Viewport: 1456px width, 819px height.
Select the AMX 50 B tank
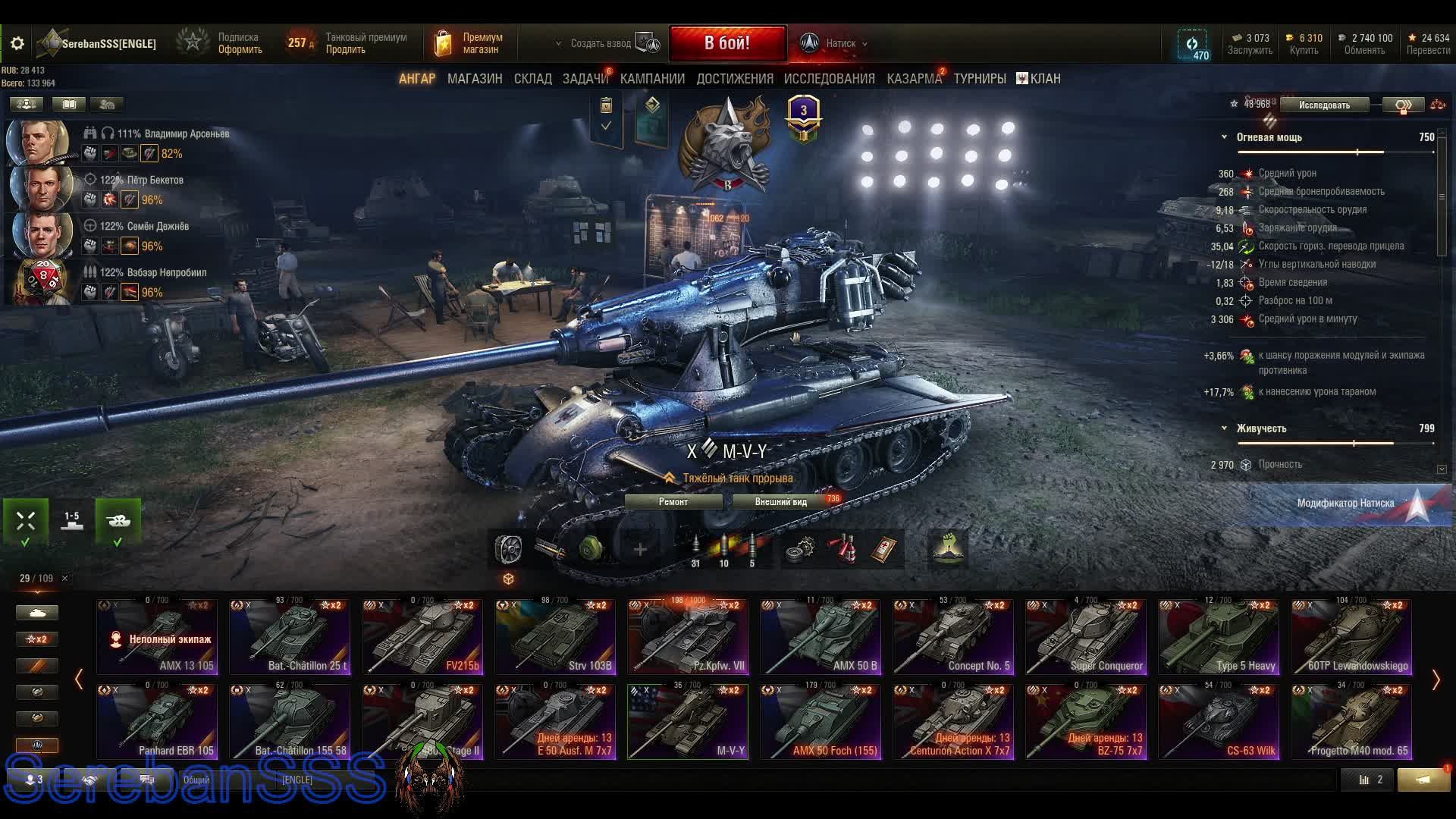point(821,637)
